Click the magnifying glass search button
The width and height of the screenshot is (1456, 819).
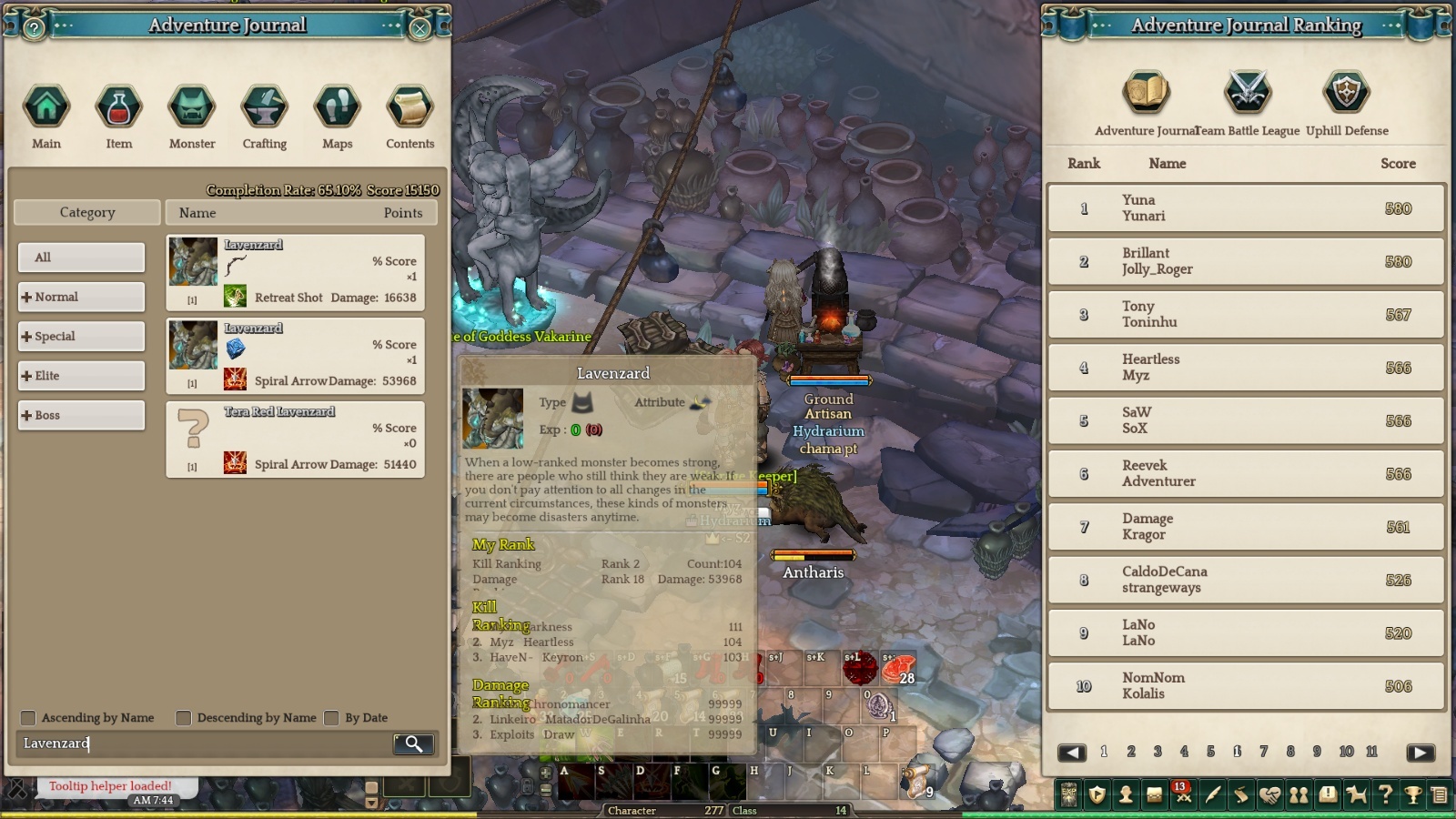(413, 743)
